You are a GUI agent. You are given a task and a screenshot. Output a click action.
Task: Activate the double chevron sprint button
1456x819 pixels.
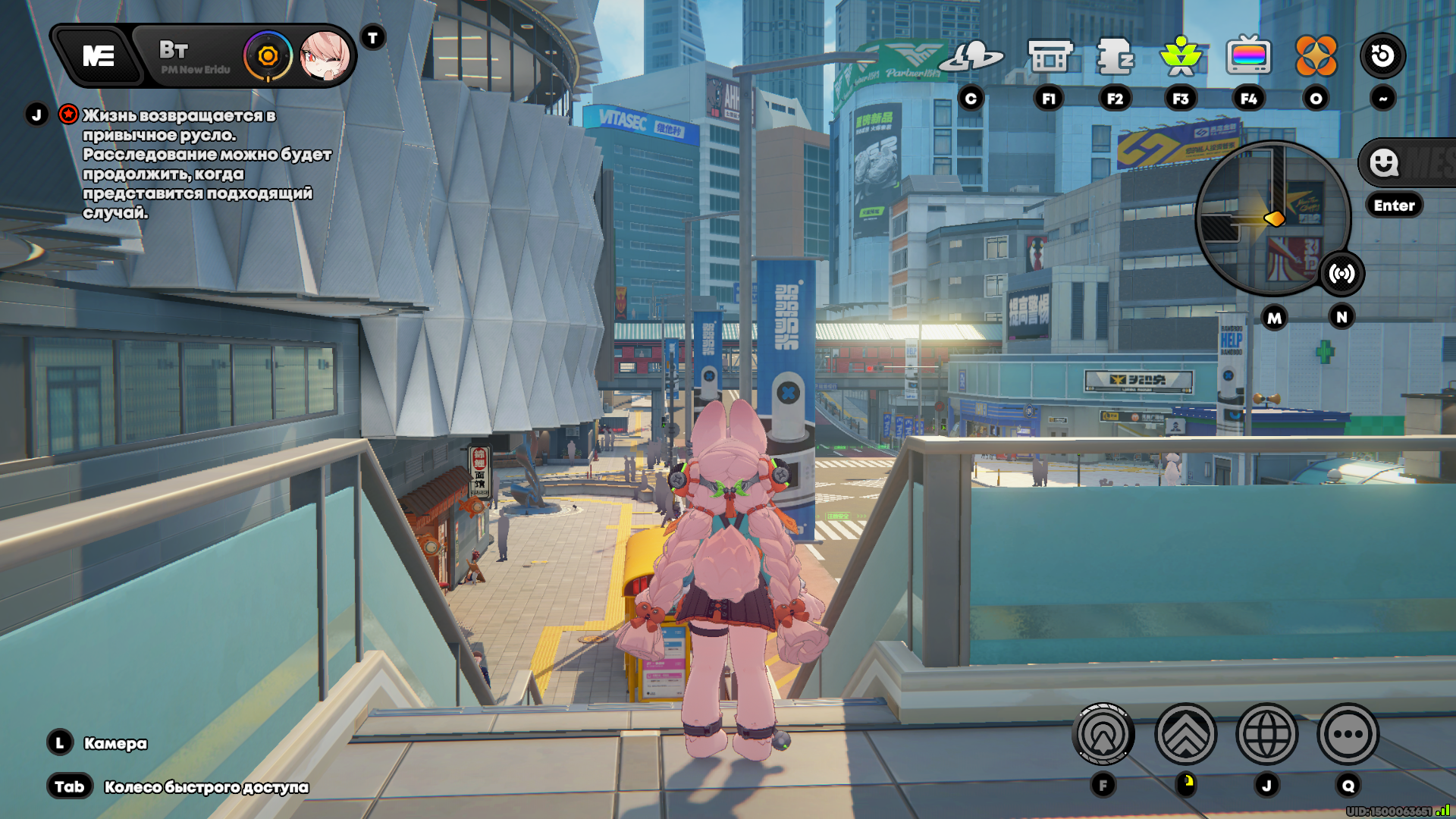(x=1185, y=734)
